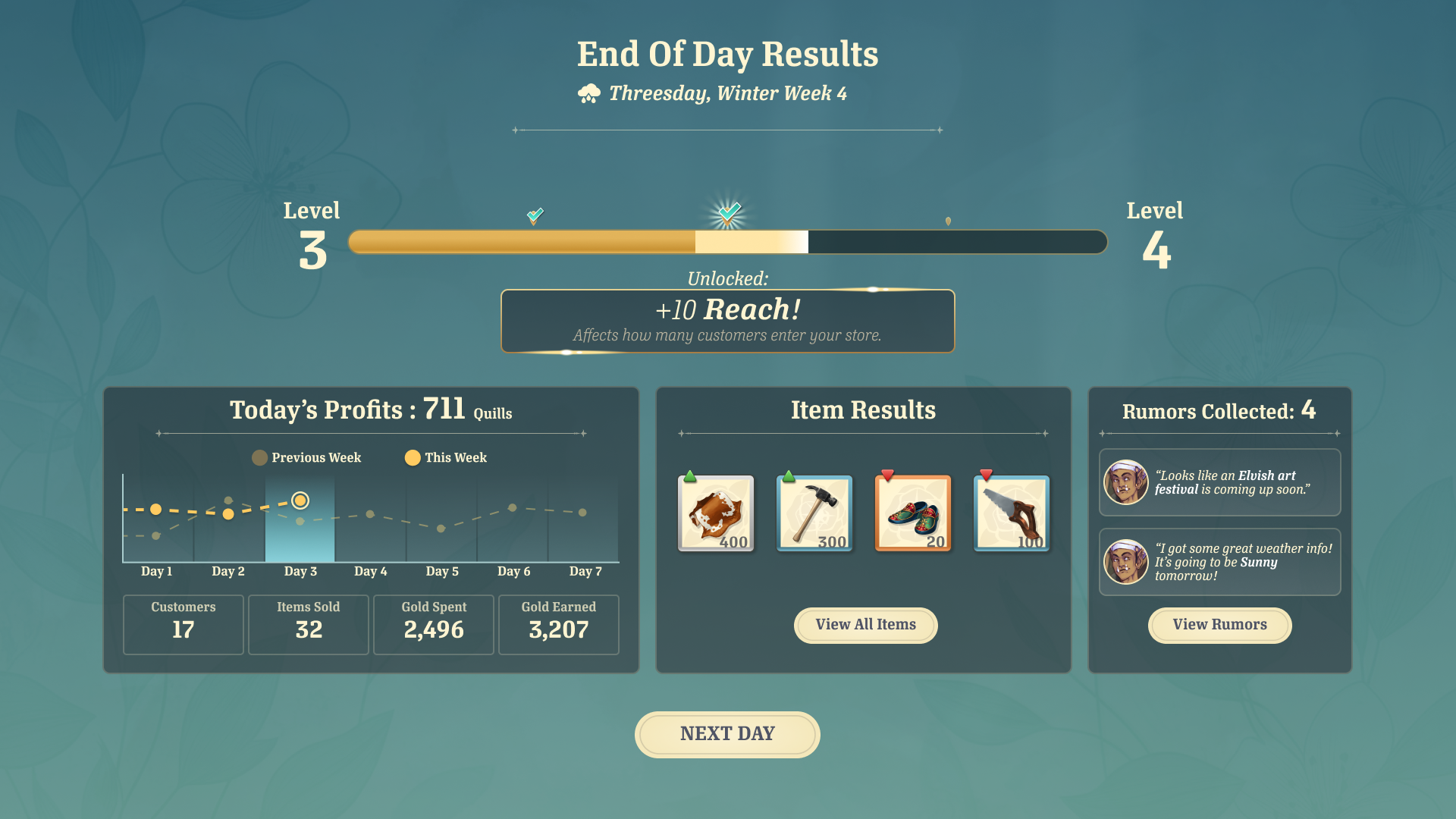Pick the hand saw item tile
This screenshot has height=819, width=1456.
(1012, 513)
